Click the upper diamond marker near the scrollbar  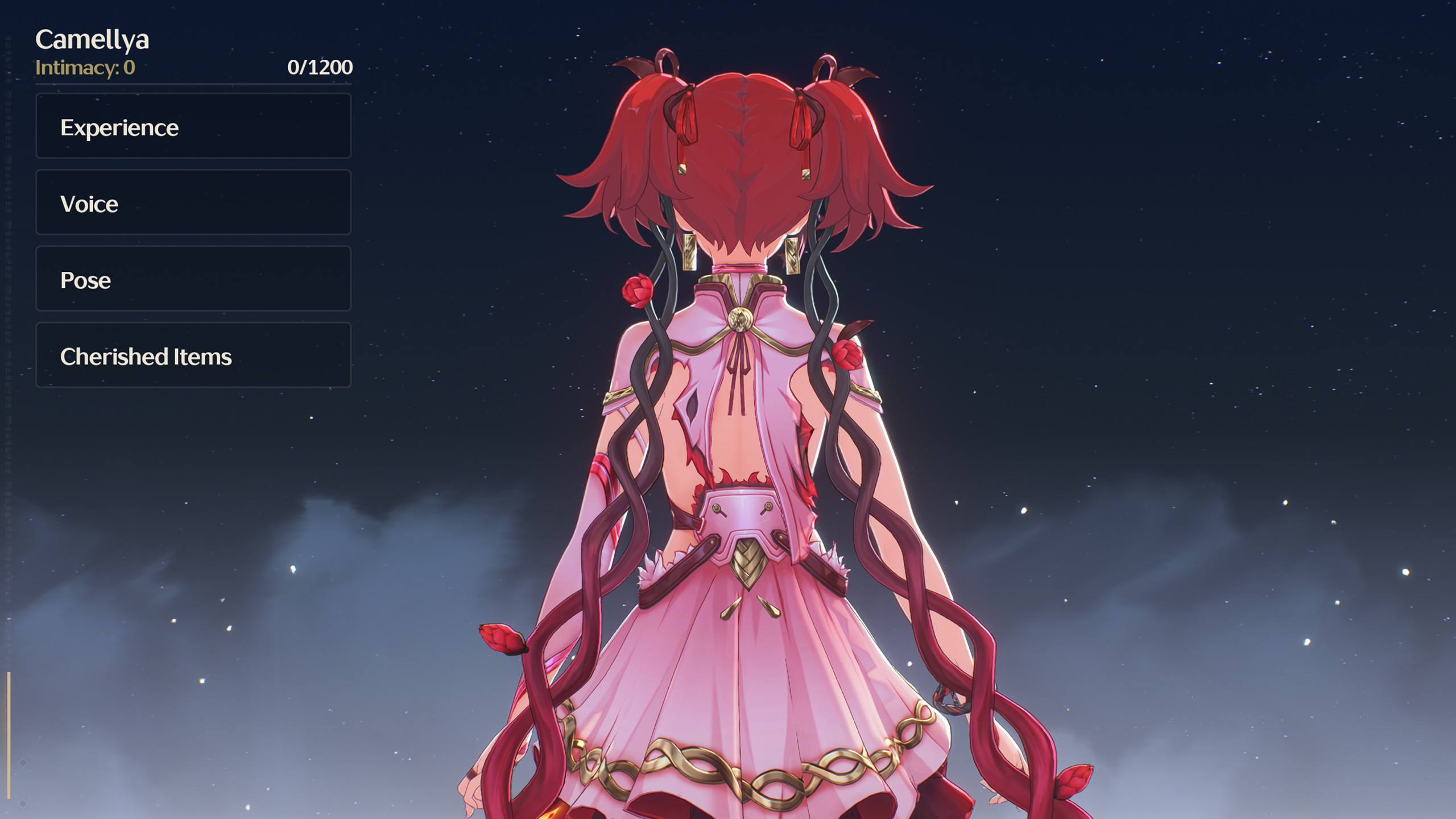[23, 762]
